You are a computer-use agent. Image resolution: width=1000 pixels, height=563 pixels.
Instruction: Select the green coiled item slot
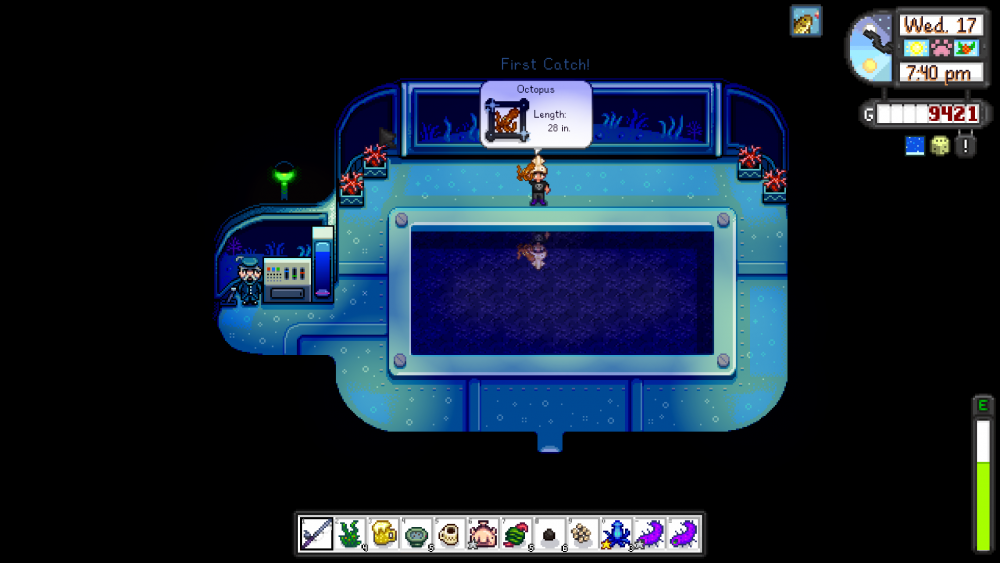[517, 533]
